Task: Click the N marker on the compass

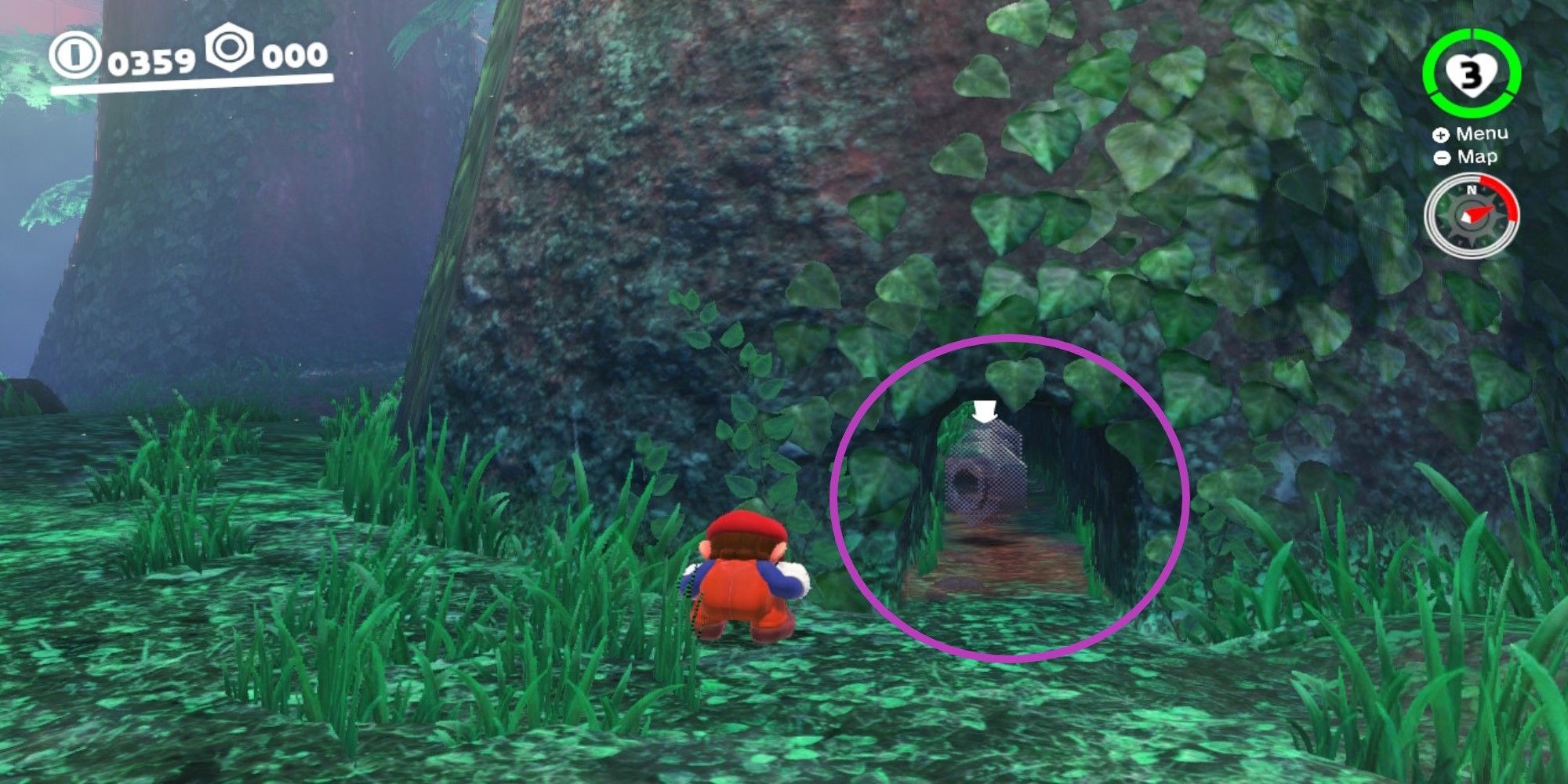Action: (x=1472, y=190)
